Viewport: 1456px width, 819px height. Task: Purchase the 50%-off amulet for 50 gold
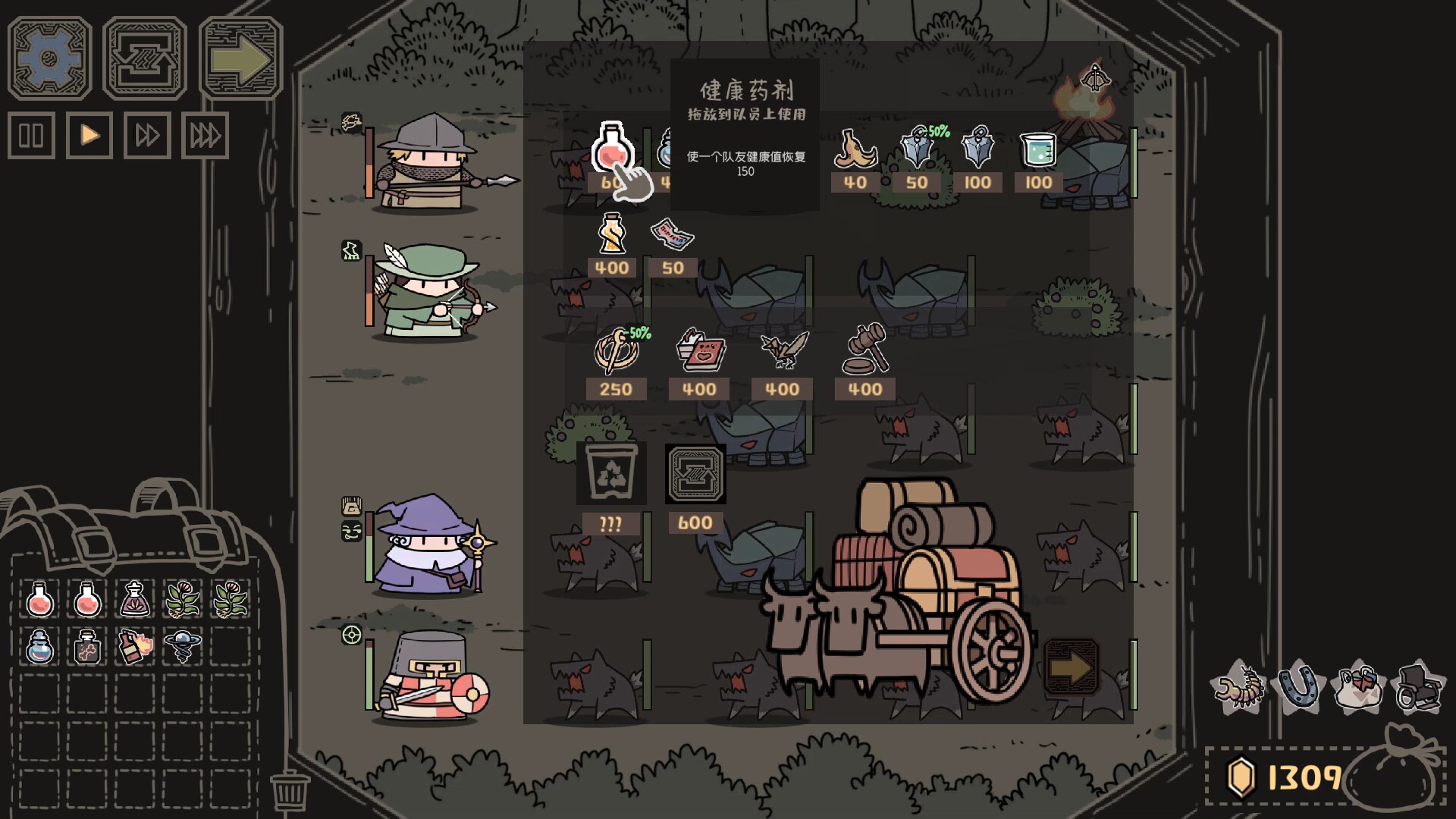tap(916, 149)
